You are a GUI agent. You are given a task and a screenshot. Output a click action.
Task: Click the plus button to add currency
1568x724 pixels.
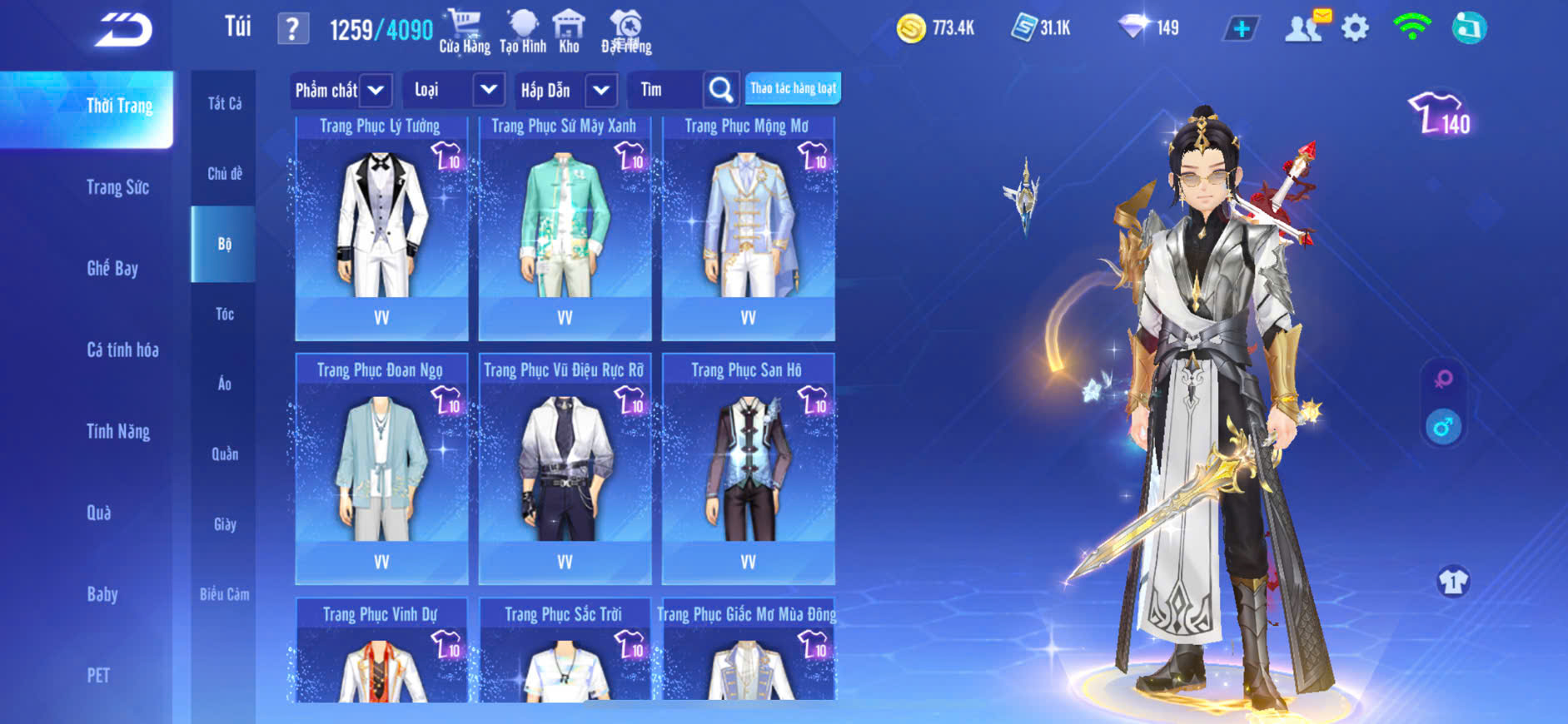point(1241,29)
